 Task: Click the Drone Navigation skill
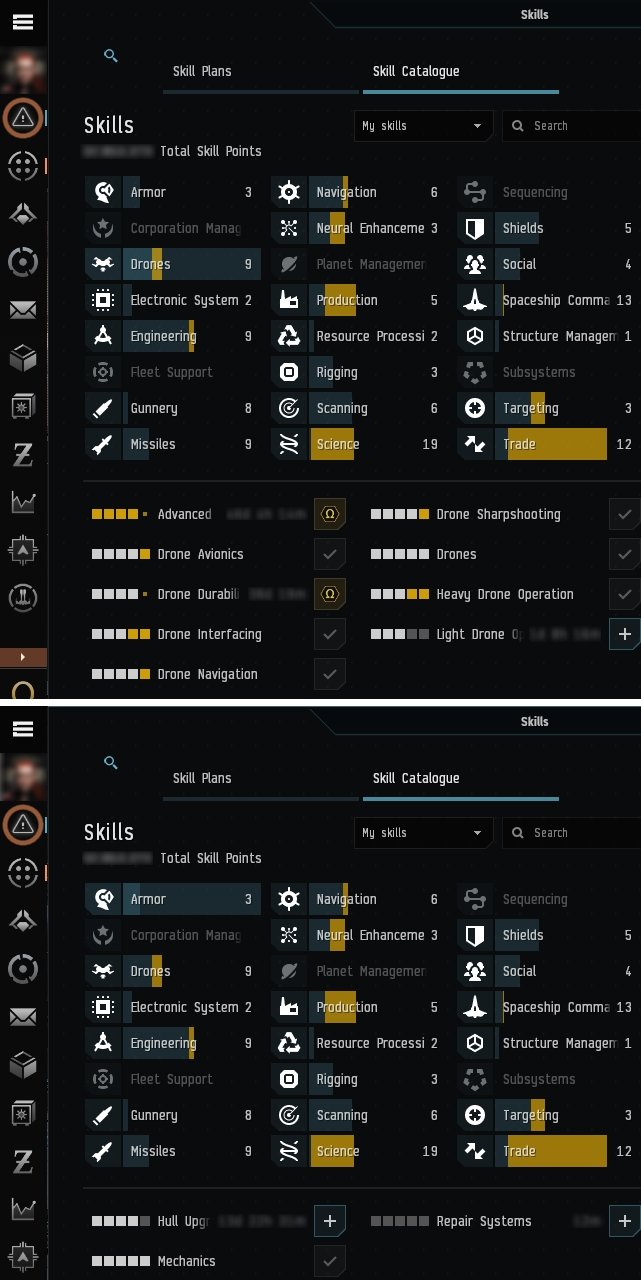pos(207,675)
